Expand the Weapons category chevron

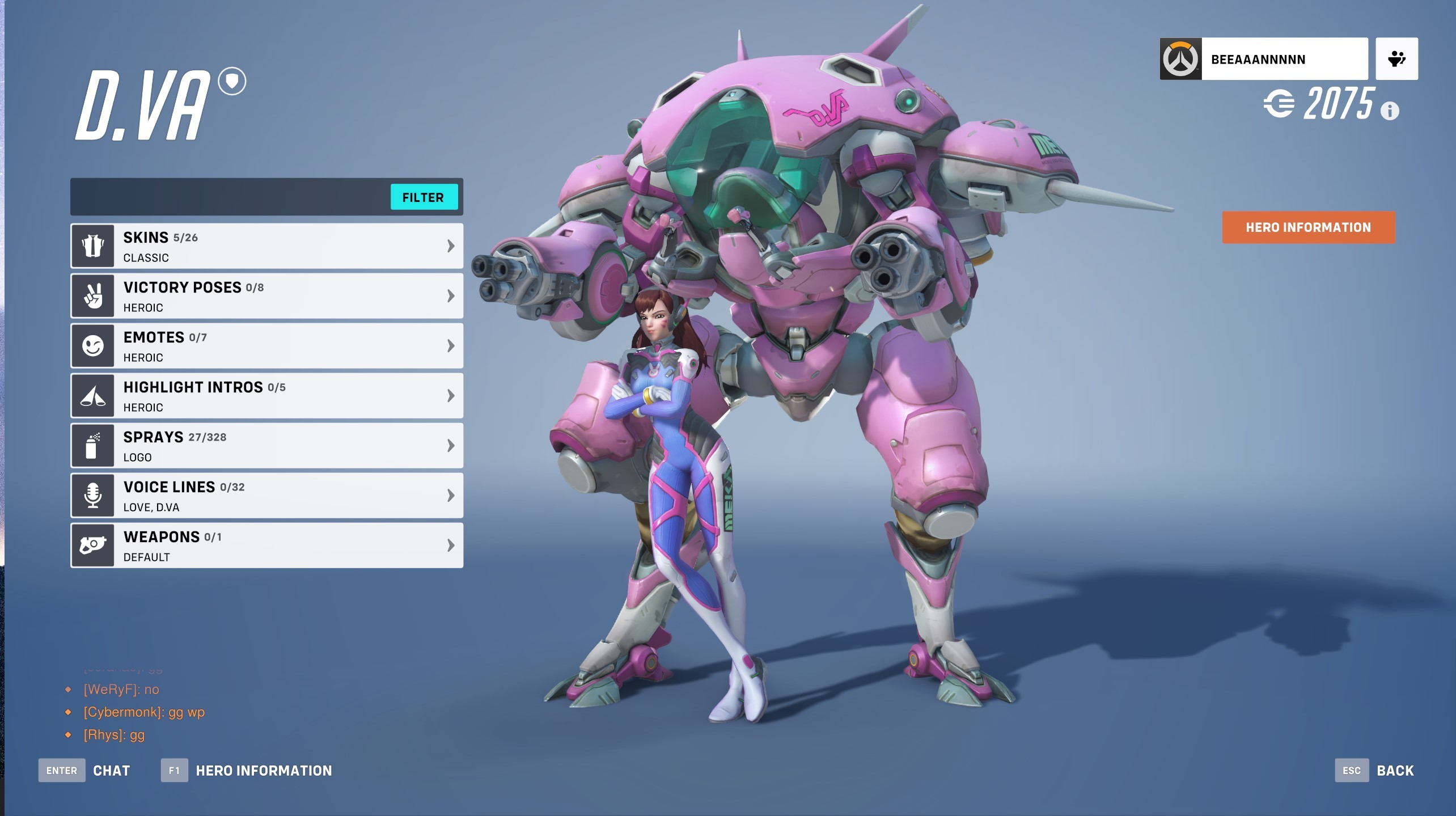pos(450,545)
